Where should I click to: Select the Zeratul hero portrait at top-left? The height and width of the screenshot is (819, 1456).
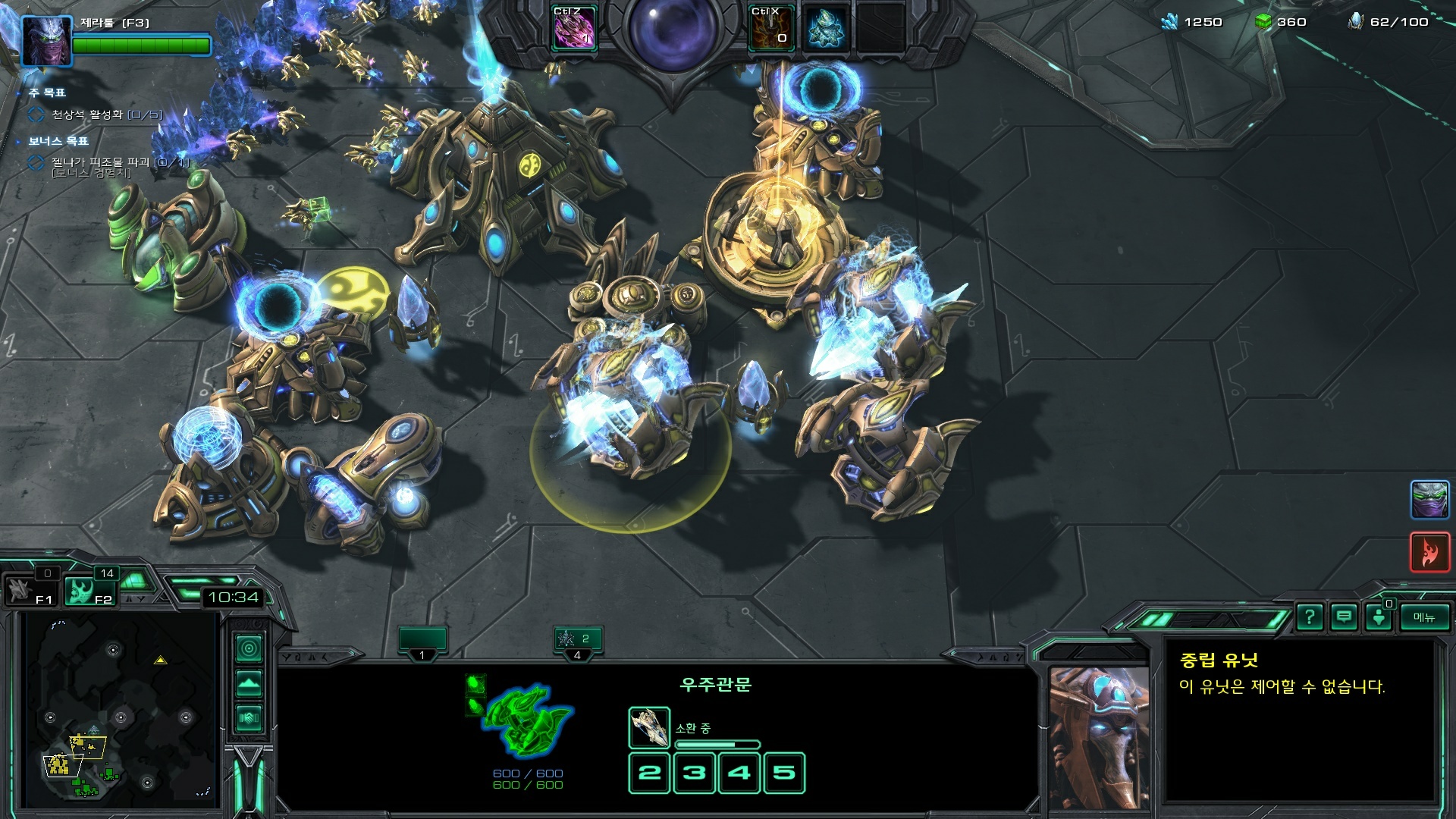[46, 40]
